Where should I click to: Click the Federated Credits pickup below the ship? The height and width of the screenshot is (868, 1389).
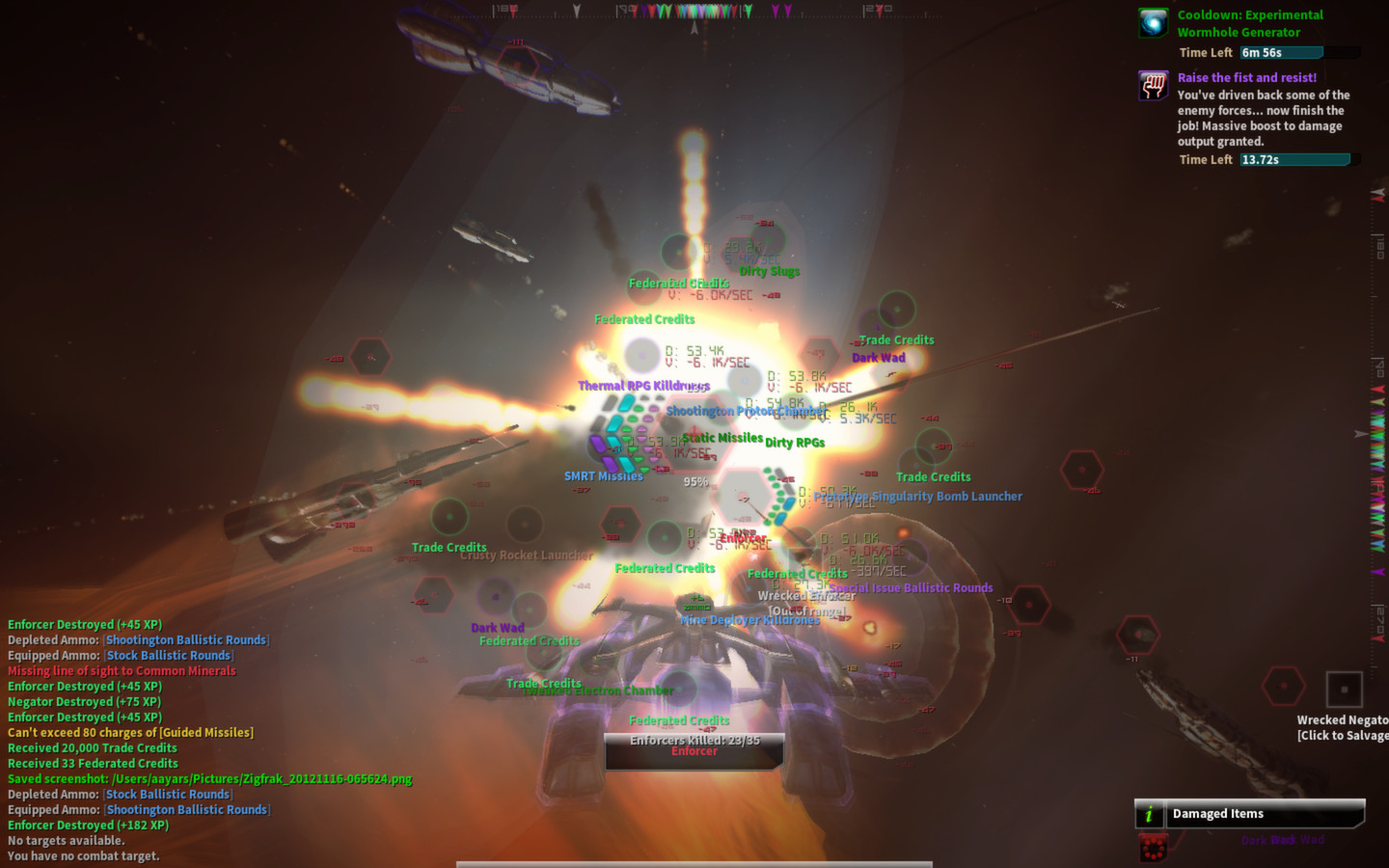(679, 719)
